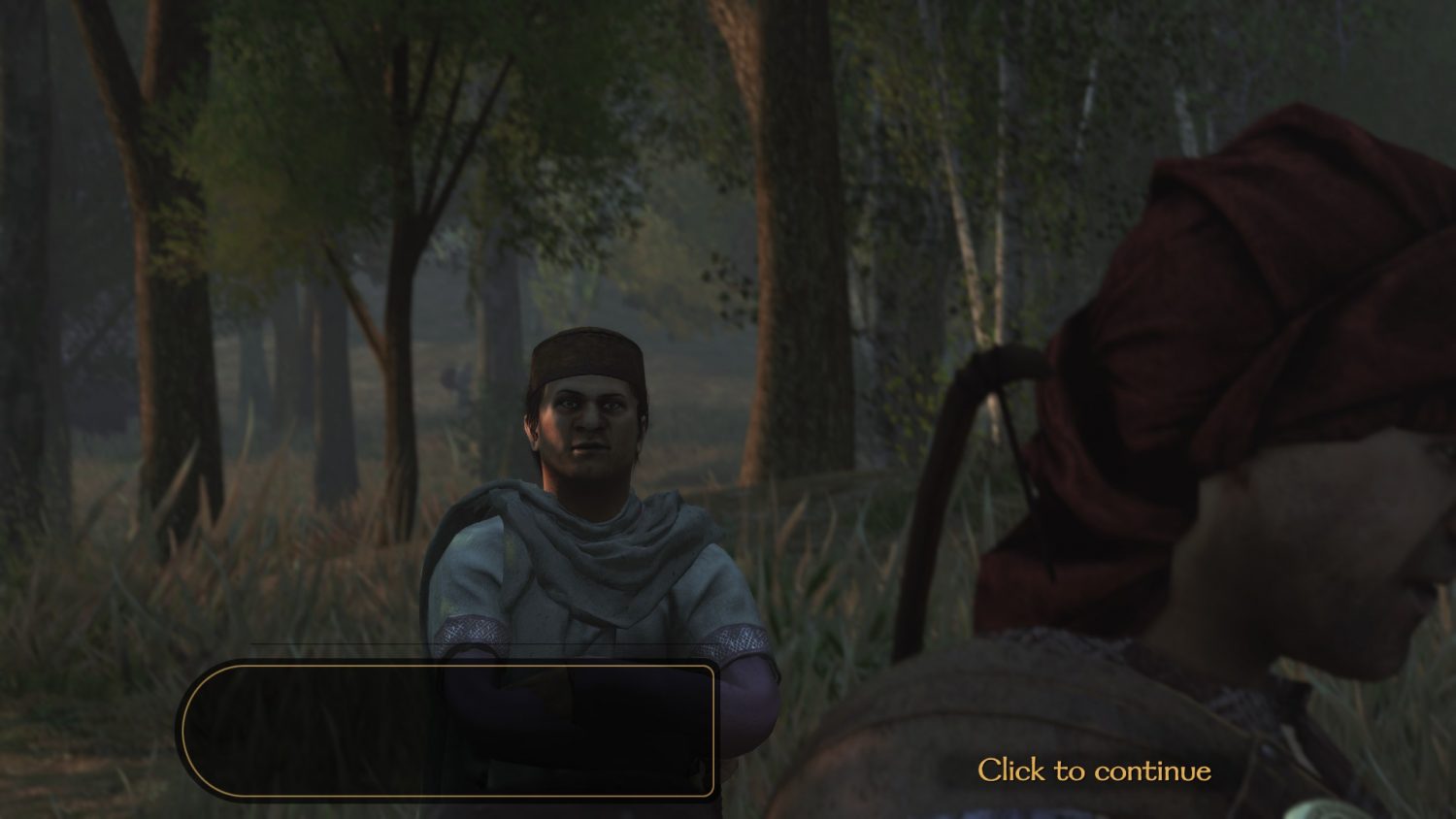The image size is (1456, 819).
Task: Click the continue prompt text
Action: tap(1095, 770)
